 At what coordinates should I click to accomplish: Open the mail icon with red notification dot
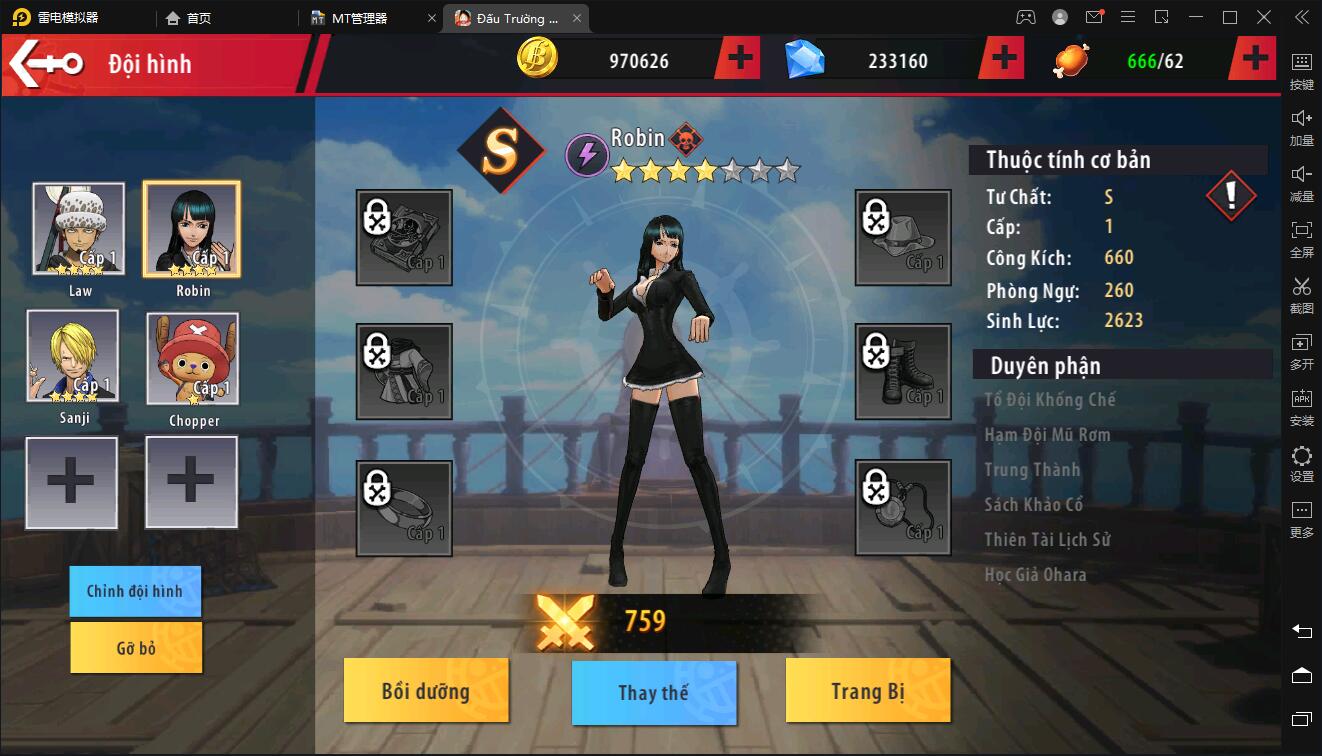pyautogui.click(x=1093, y=17)
